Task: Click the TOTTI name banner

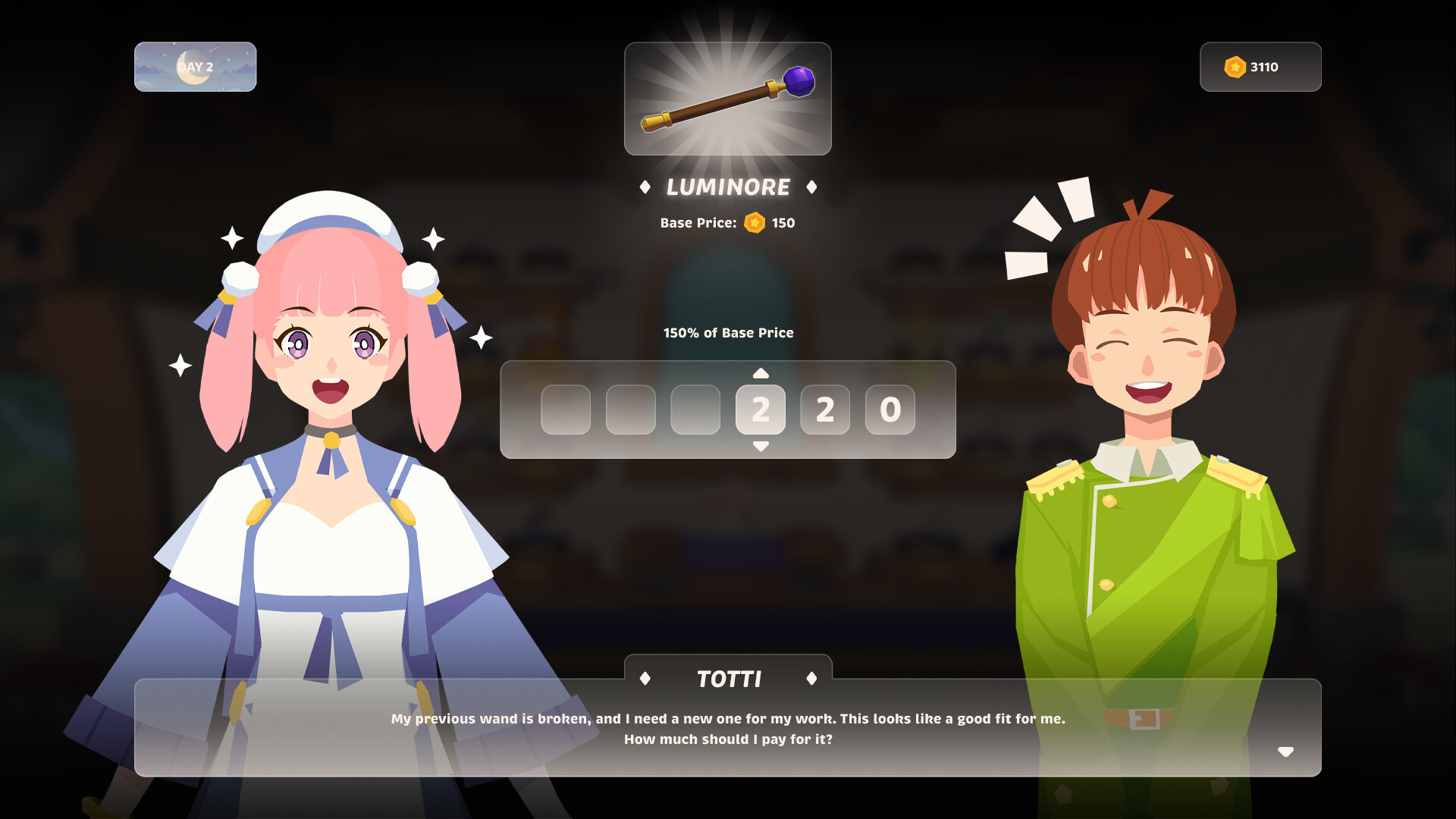Action: 728,679
